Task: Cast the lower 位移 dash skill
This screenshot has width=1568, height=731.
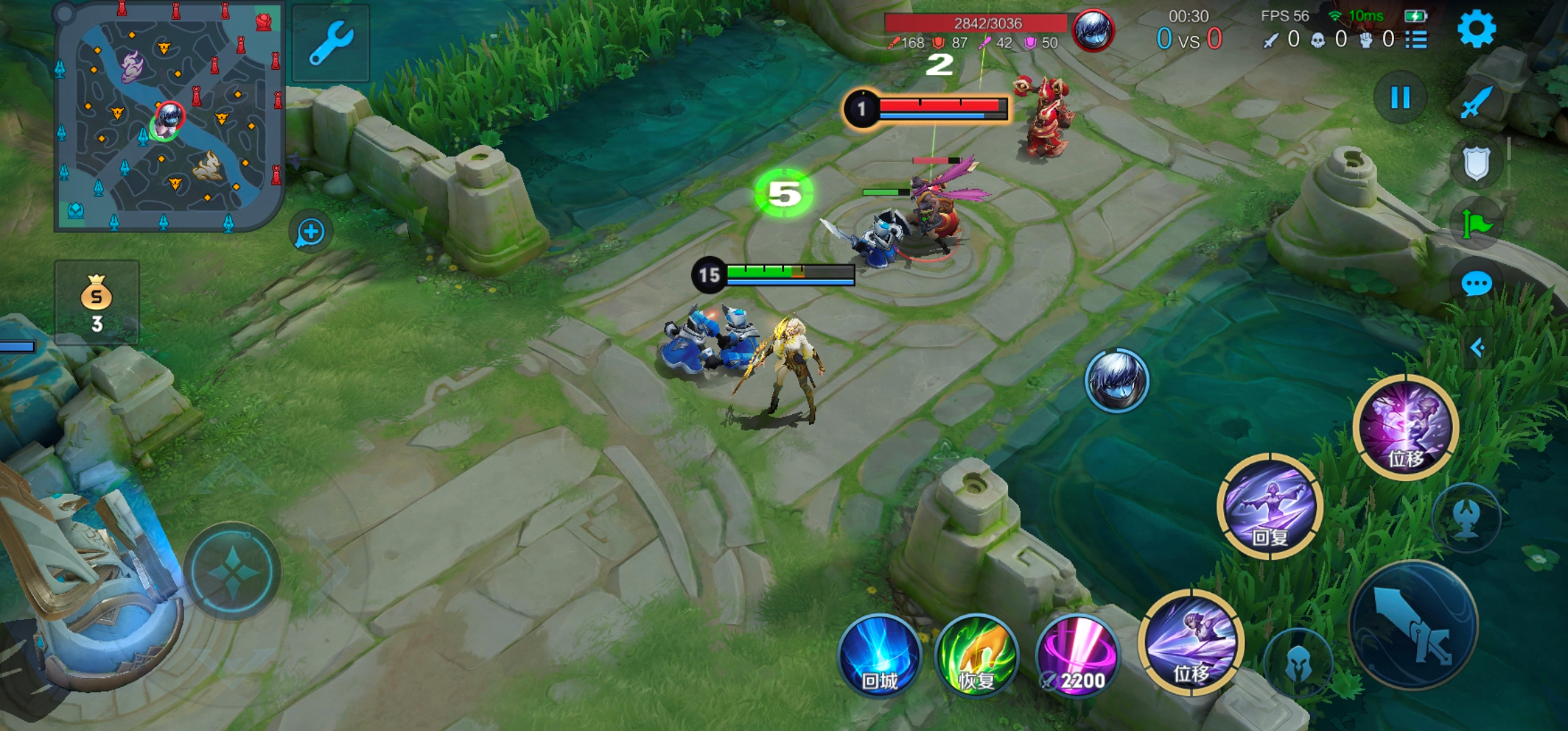Action: (1192, 642)
